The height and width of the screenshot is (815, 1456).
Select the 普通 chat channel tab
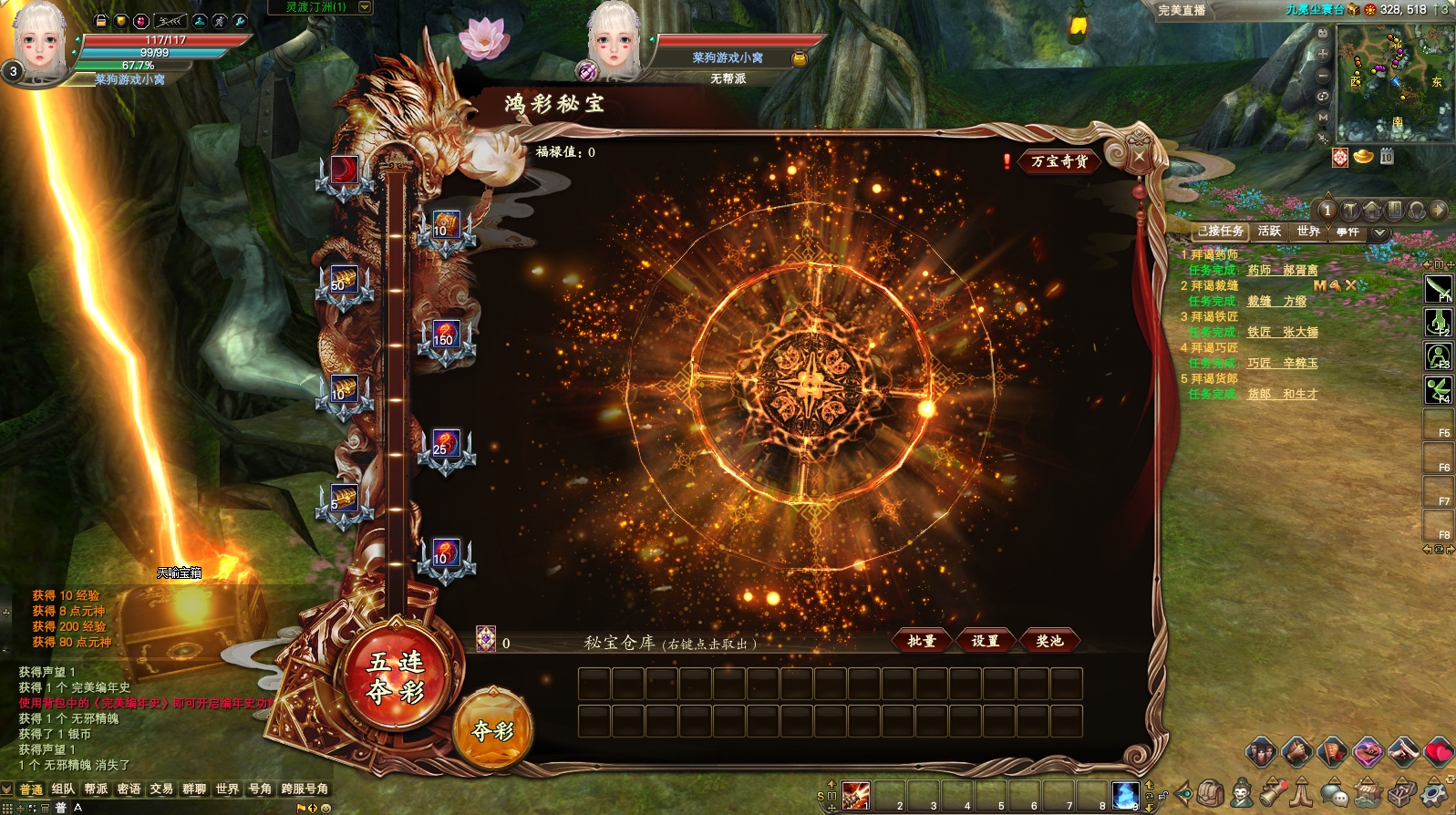point(31,789)
